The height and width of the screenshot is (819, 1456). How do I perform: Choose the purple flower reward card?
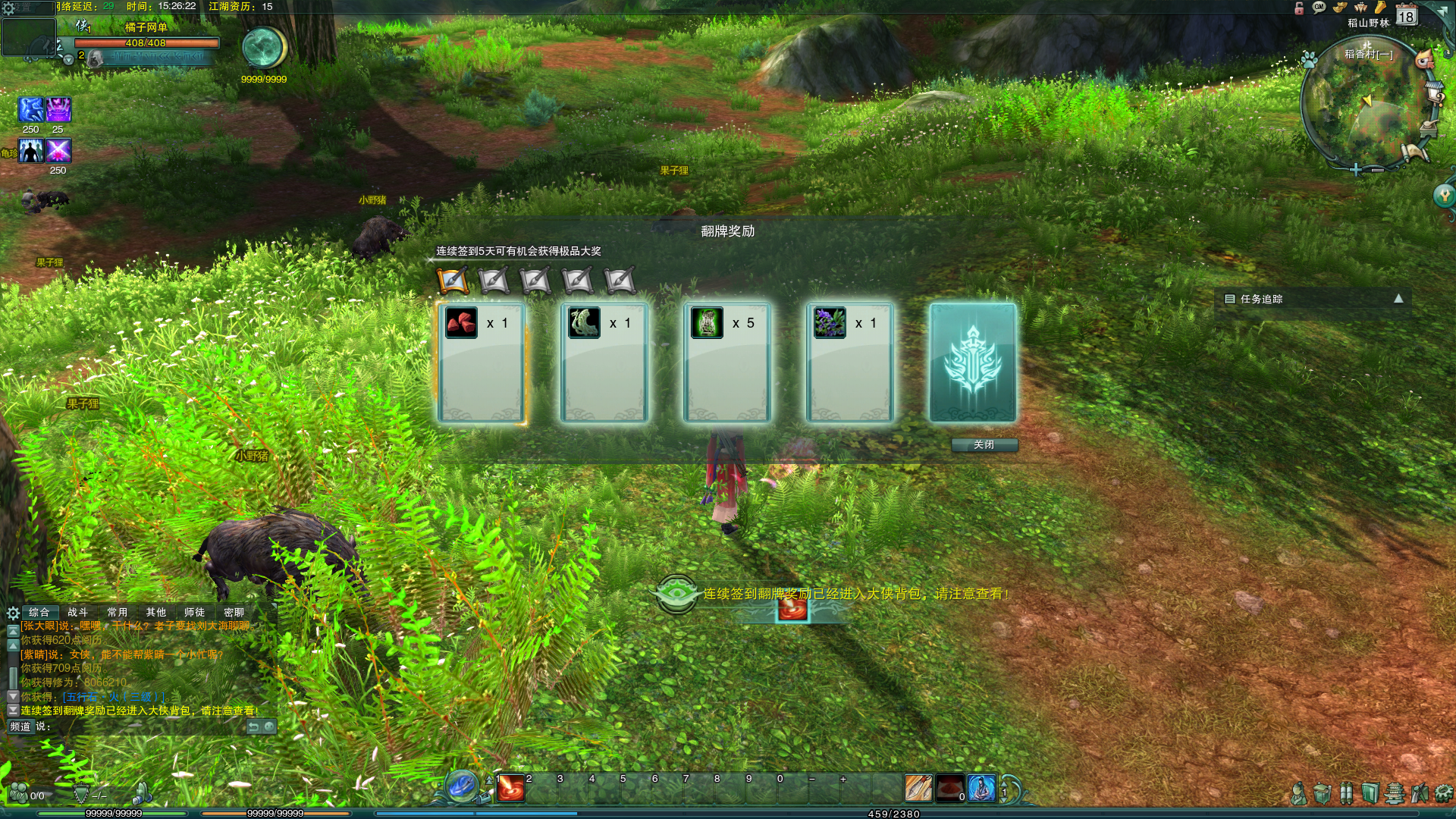click(x=849, y=362)
